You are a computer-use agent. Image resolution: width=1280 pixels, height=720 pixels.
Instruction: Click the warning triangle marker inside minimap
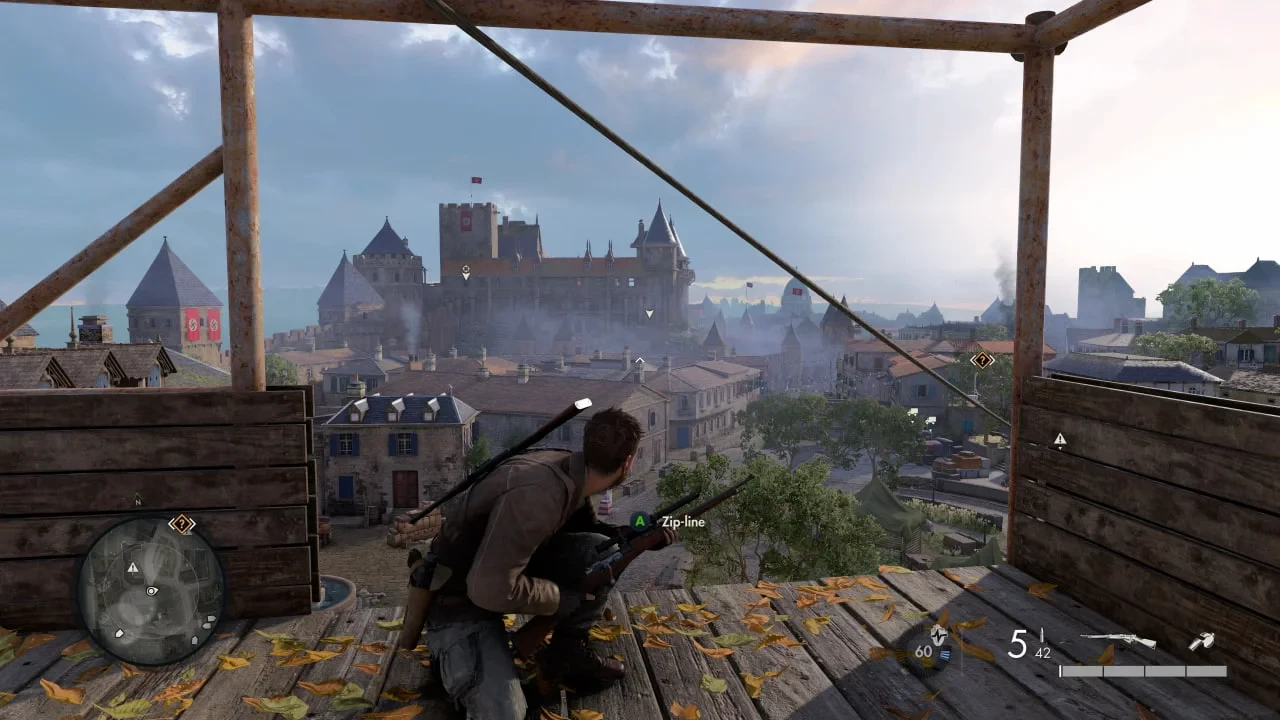[x=132, y=567]
